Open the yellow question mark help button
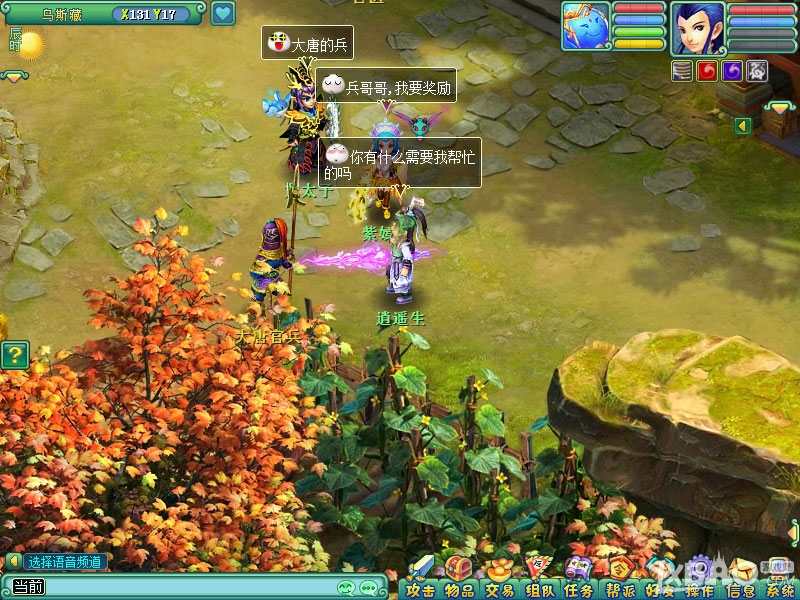 coord(14,354)
